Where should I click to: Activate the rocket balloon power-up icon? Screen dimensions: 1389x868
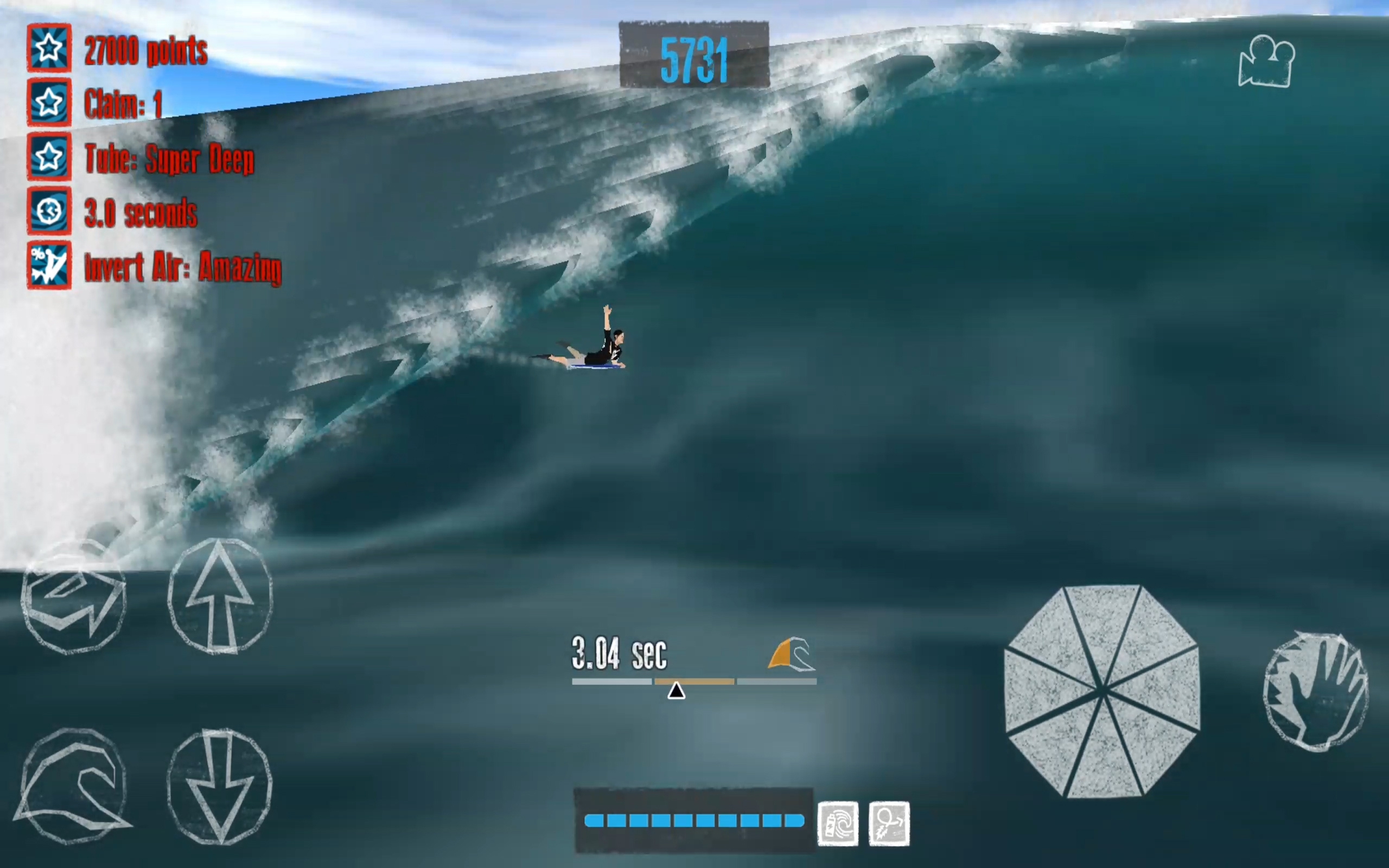coord(889,822)
